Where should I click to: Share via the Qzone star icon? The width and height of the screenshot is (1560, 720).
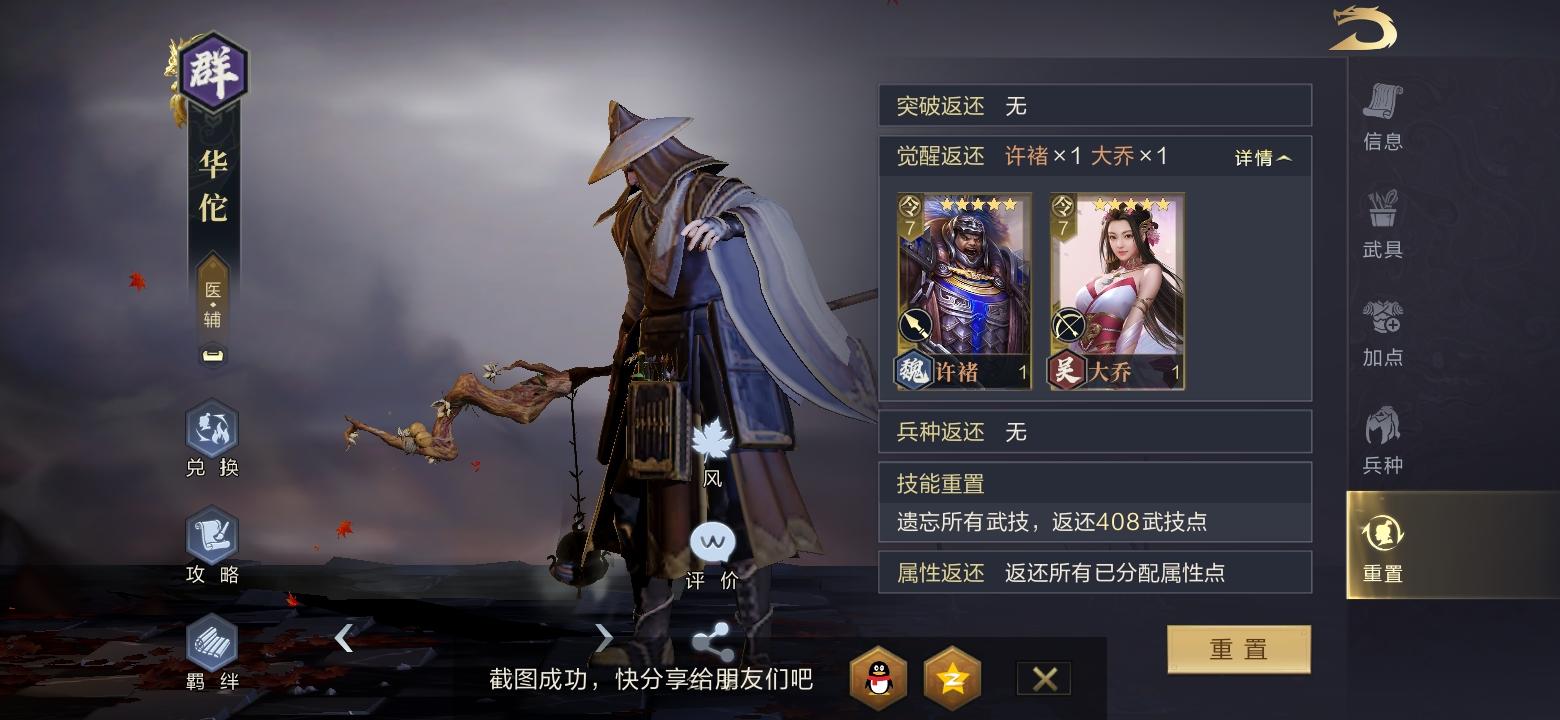(x=953, y=678)
